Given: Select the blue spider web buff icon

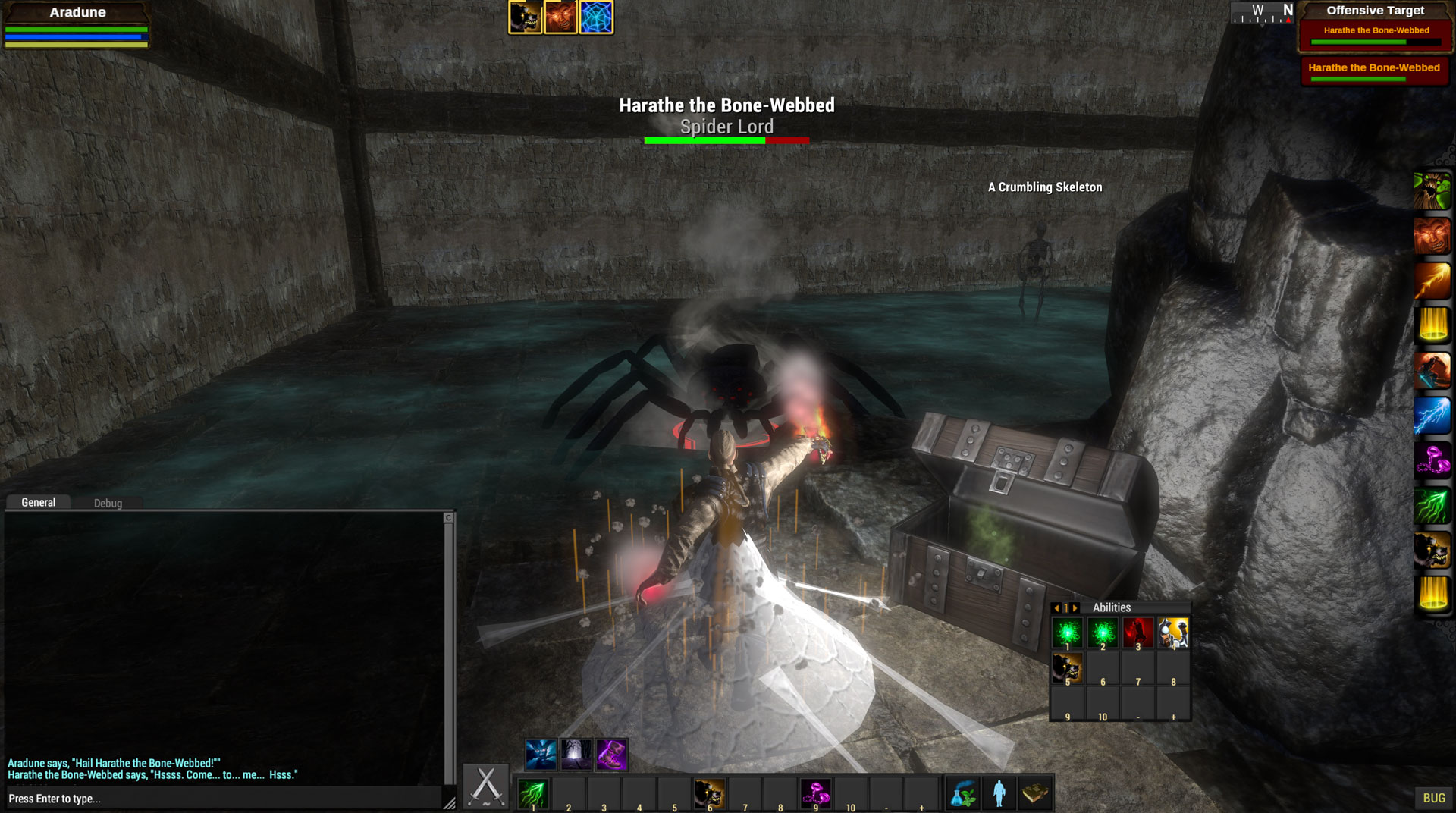Looking at the screenshot, I should coord(596,17).
